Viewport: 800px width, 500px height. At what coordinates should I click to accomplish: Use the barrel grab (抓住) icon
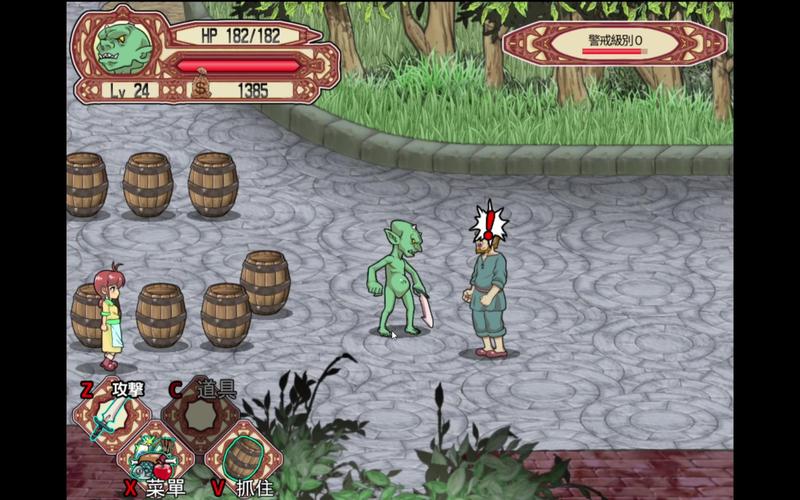243,457
